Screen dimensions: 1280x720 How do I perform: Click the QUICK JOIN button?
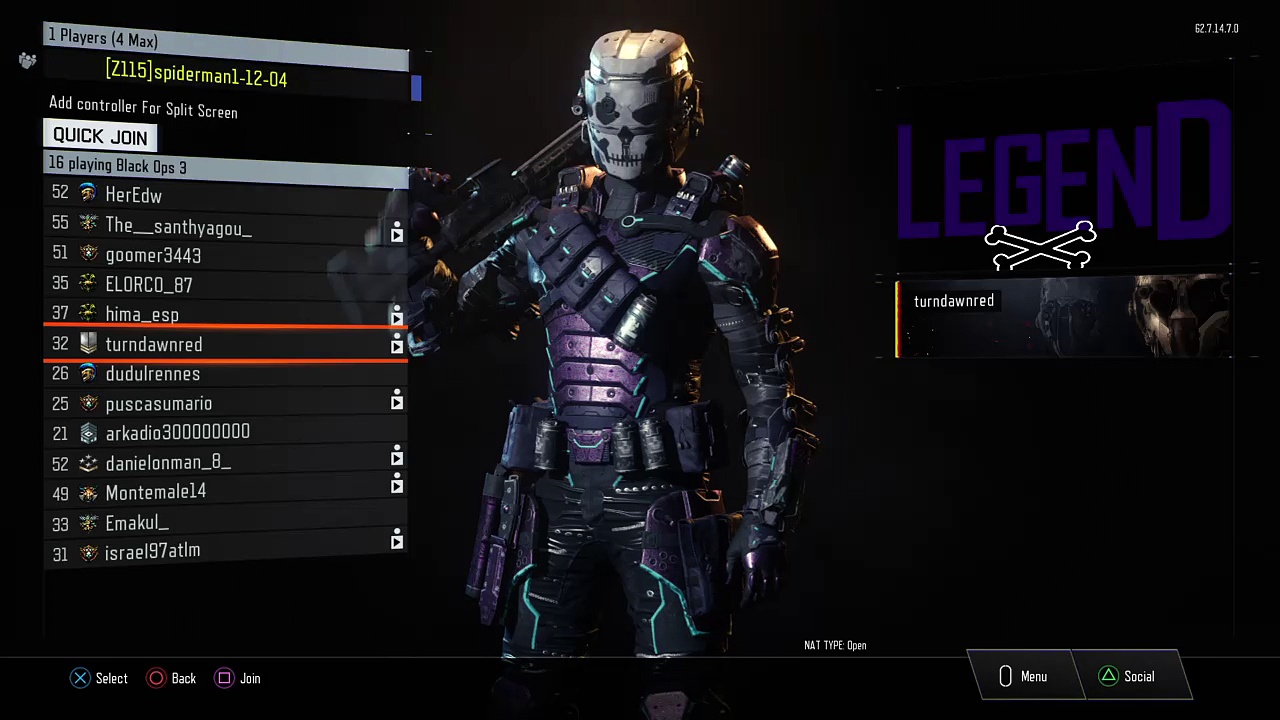[x=100, y=136]
